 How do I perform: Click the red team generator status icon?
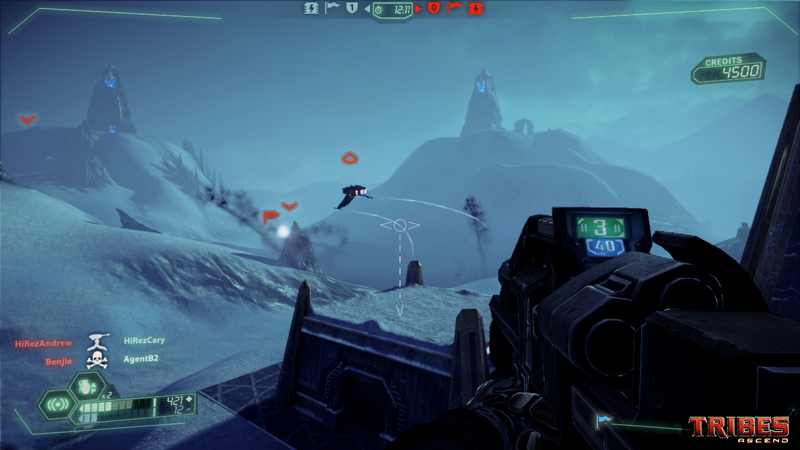[x=477, y=8]
